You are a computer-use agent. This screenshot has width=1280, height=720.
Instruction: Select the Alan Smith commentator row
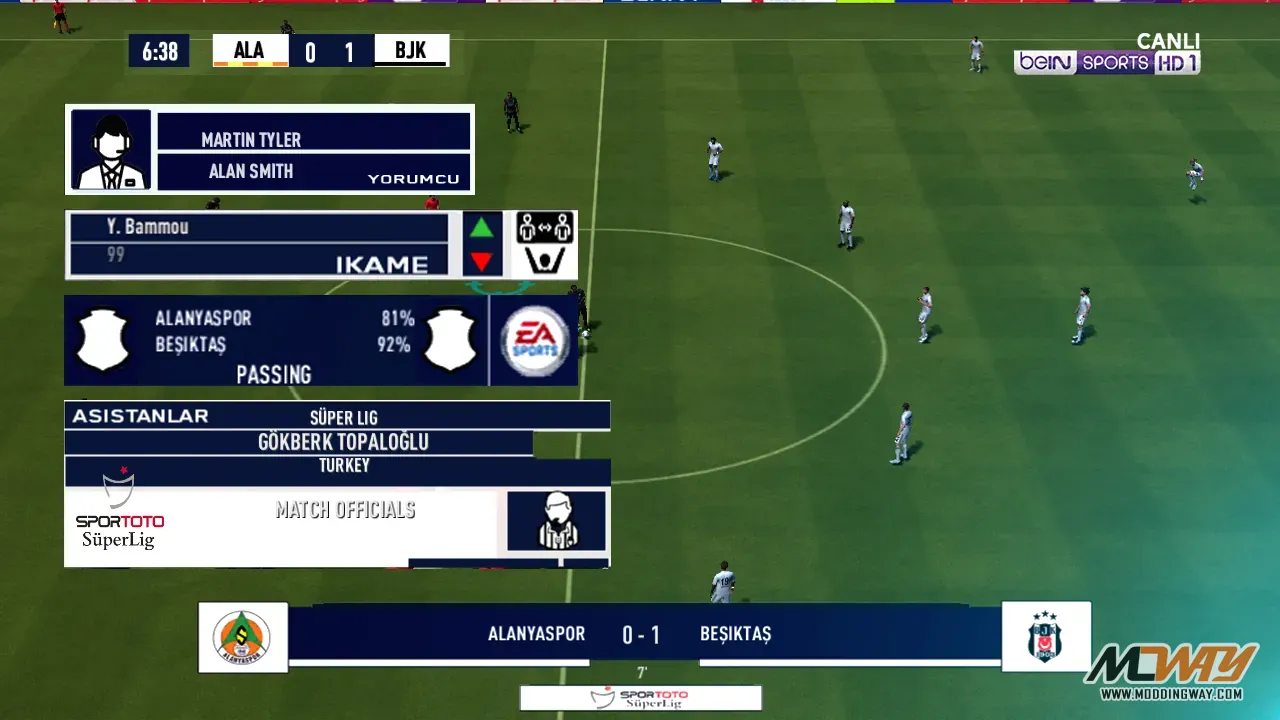tap(314, 171)
